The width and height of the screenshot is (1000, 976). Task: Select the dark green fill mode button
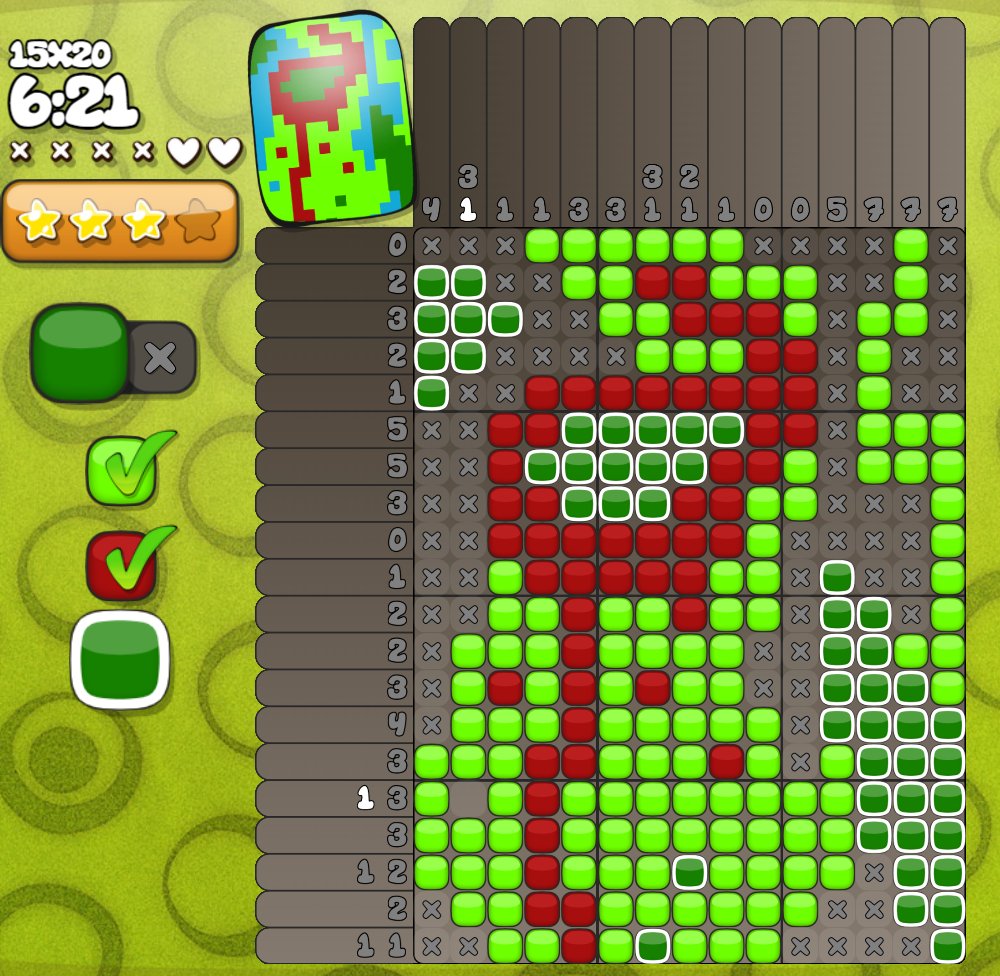coord(80,352)
